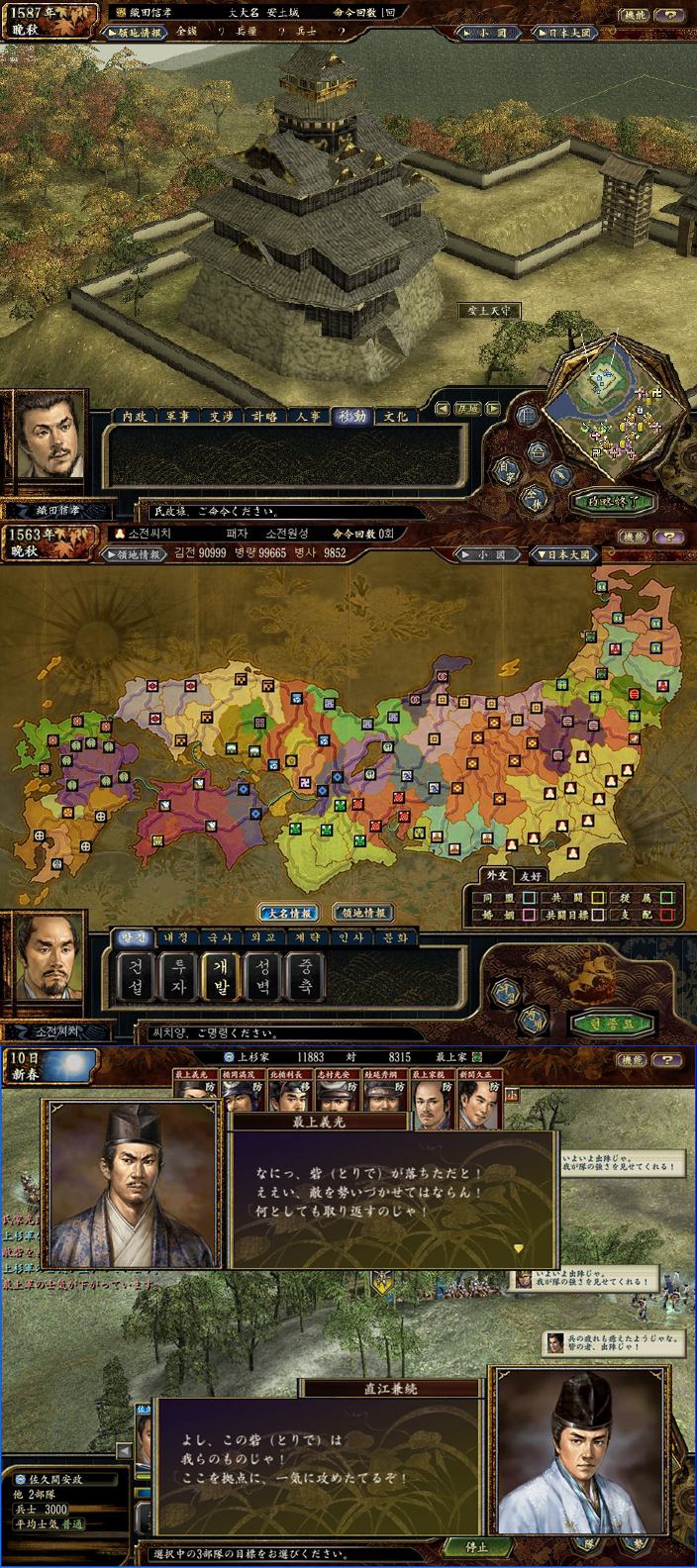Image resolution: width=697 pixels, height=1568 pixels.
Task: Open the 内政 command tab
Action: pos(135,417)
